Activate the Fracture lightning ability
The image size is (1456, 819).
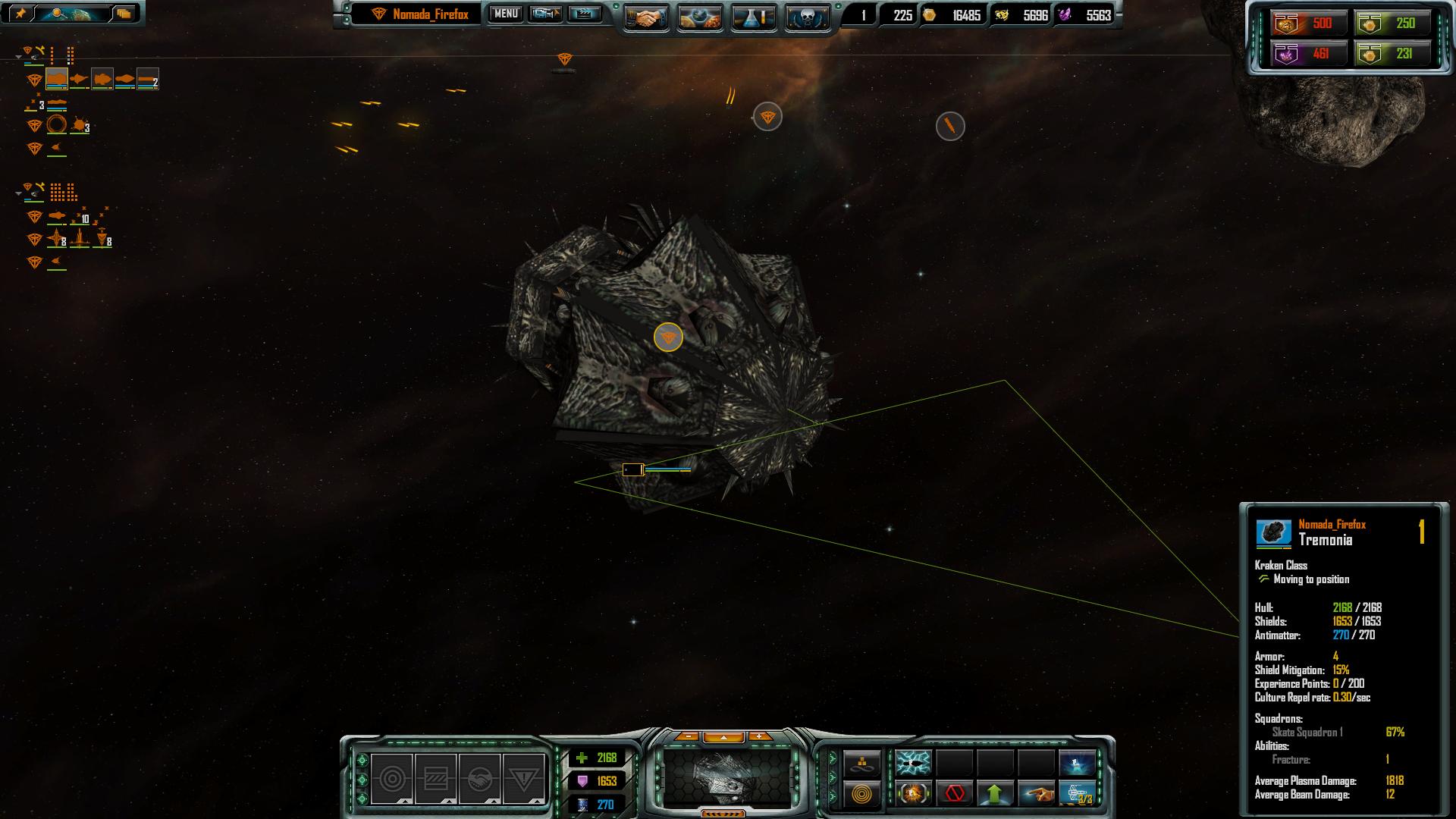click(x=913, y=761)
